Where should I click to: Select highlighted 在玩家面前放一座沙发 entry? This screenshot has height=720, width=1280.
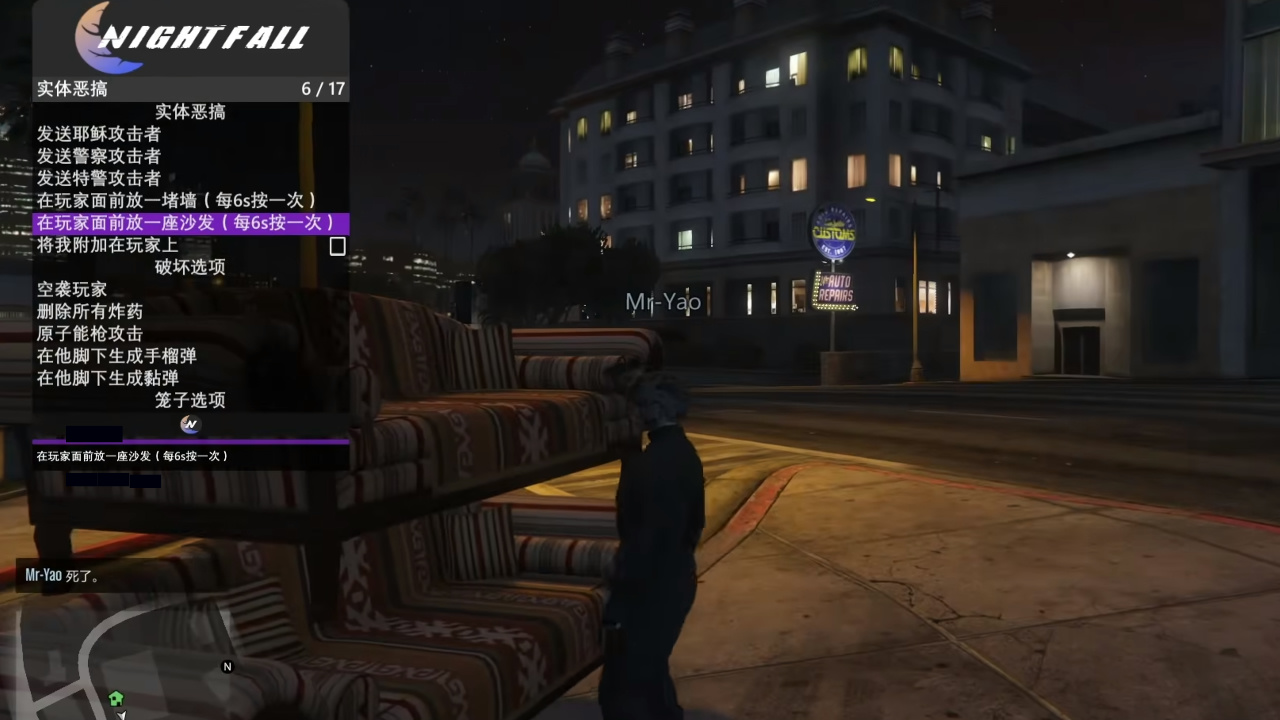coord(187,223)
